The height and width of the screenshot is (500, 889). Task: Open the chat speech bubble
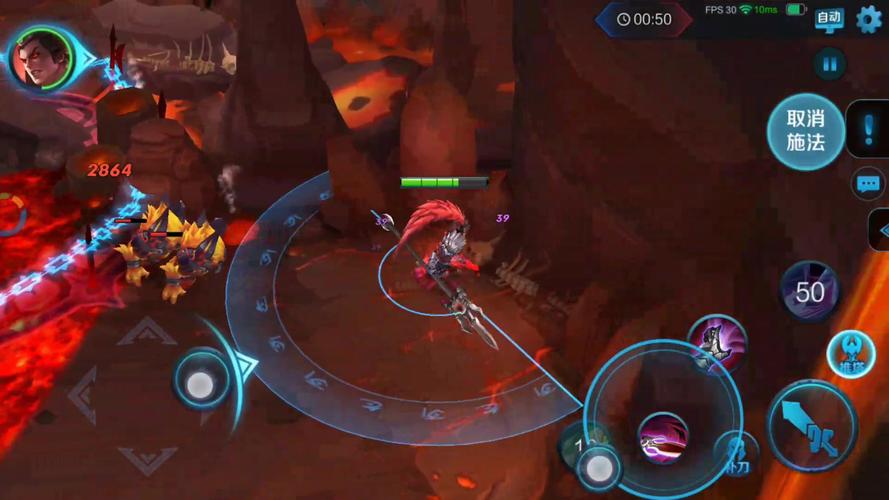(x=867, y=184)
